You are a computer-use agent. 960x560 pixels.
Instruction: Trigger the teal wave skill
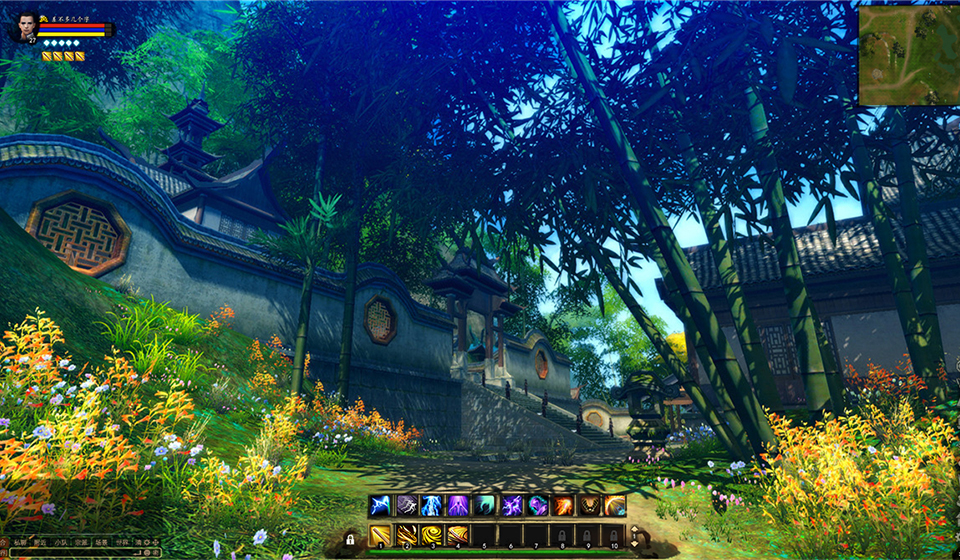(484, 505)
